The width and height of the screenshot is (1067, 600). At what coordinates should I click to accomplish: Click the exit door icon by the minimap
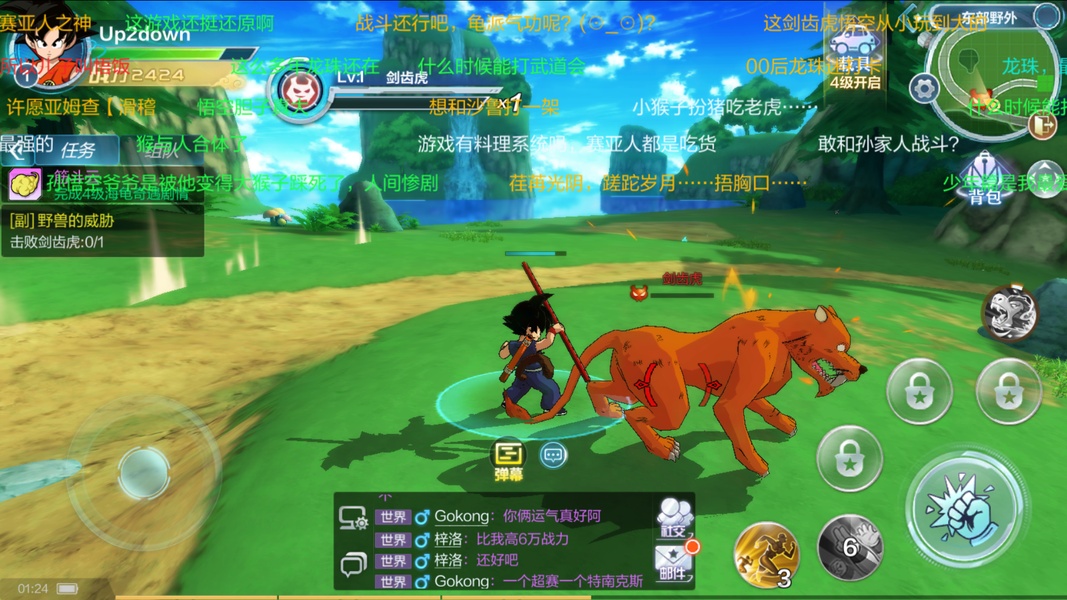1041,123
